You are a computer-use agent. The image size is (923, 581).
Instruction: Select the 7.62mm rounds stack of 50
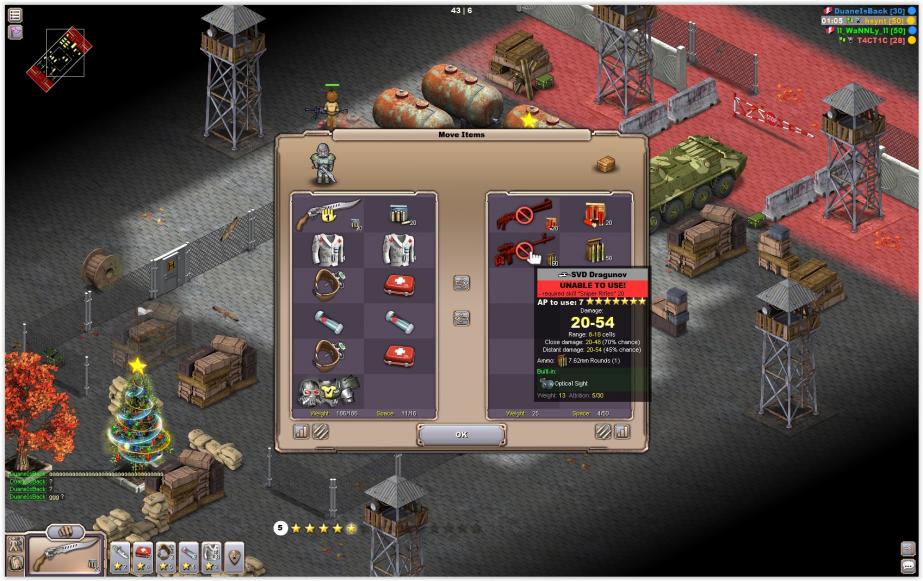click(597, 250)
